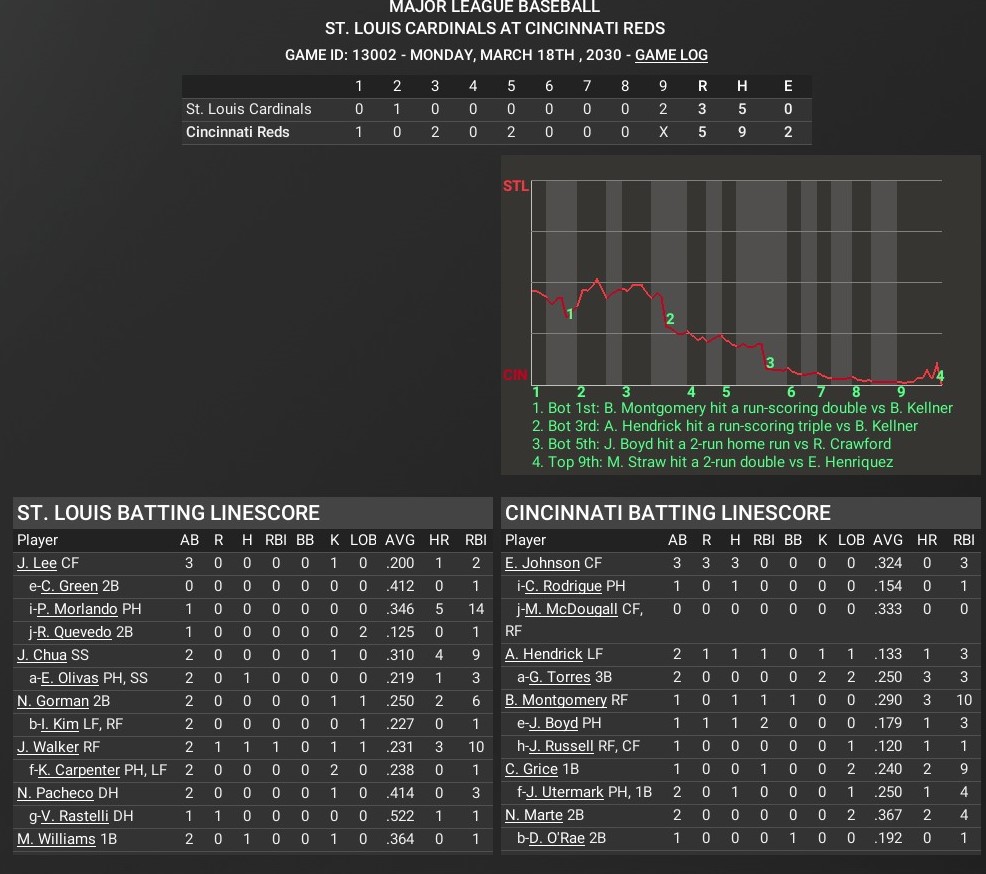Show E. Olivas player details

(x=70, y=678)
